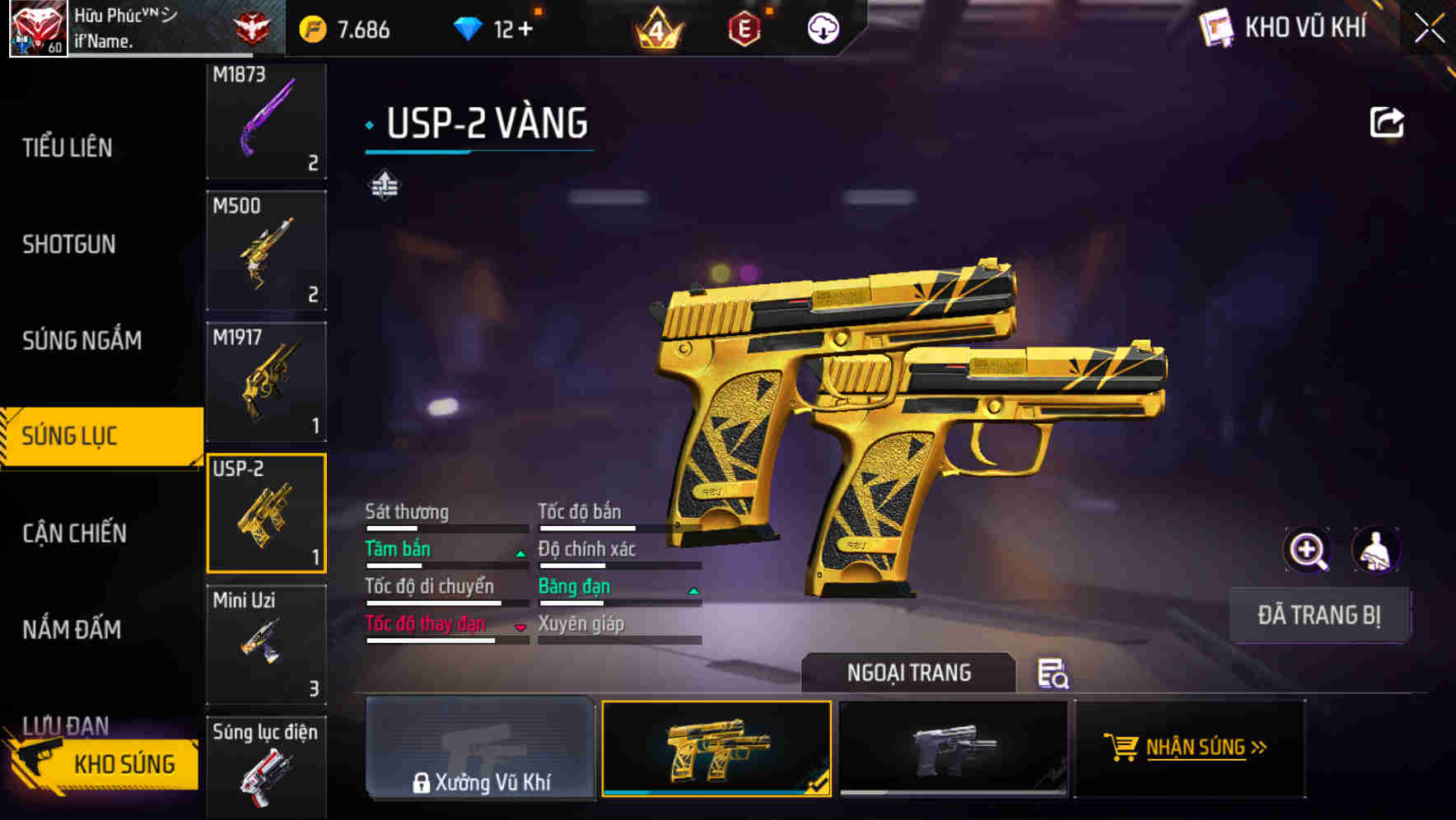Click the share icon beside USP-2 Vàng
1456x820 pixels.
click(x=1388, y=122)
